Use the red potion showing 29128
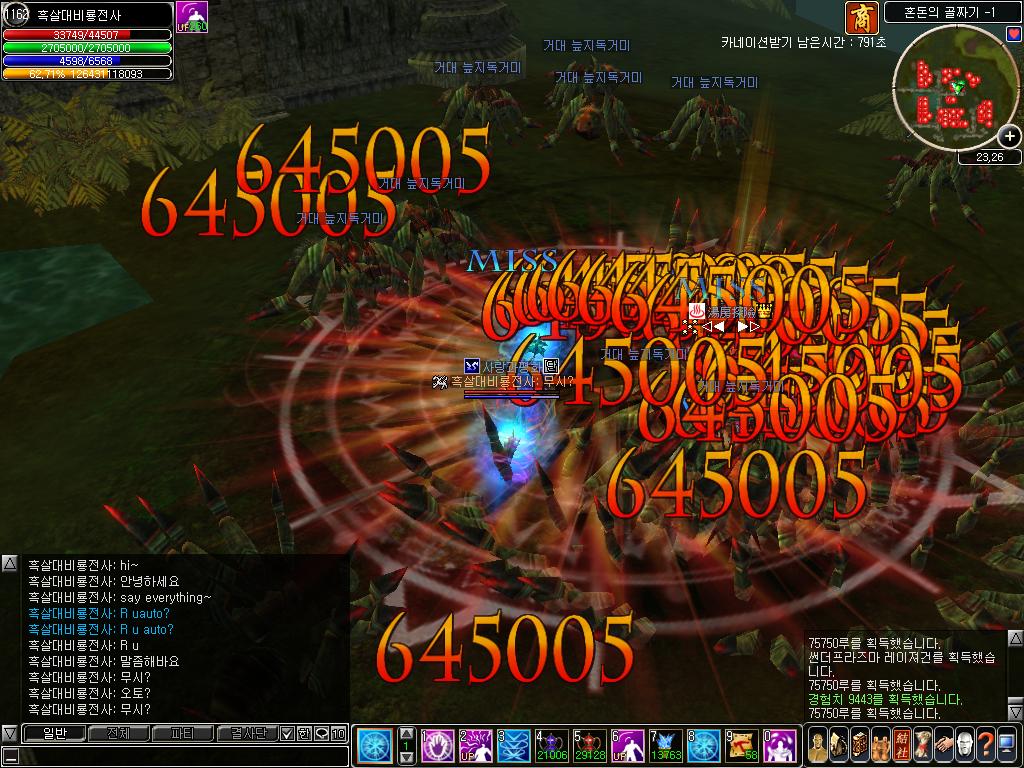The width and height of the screenshot is (1024, 768). tap(589, 746)
